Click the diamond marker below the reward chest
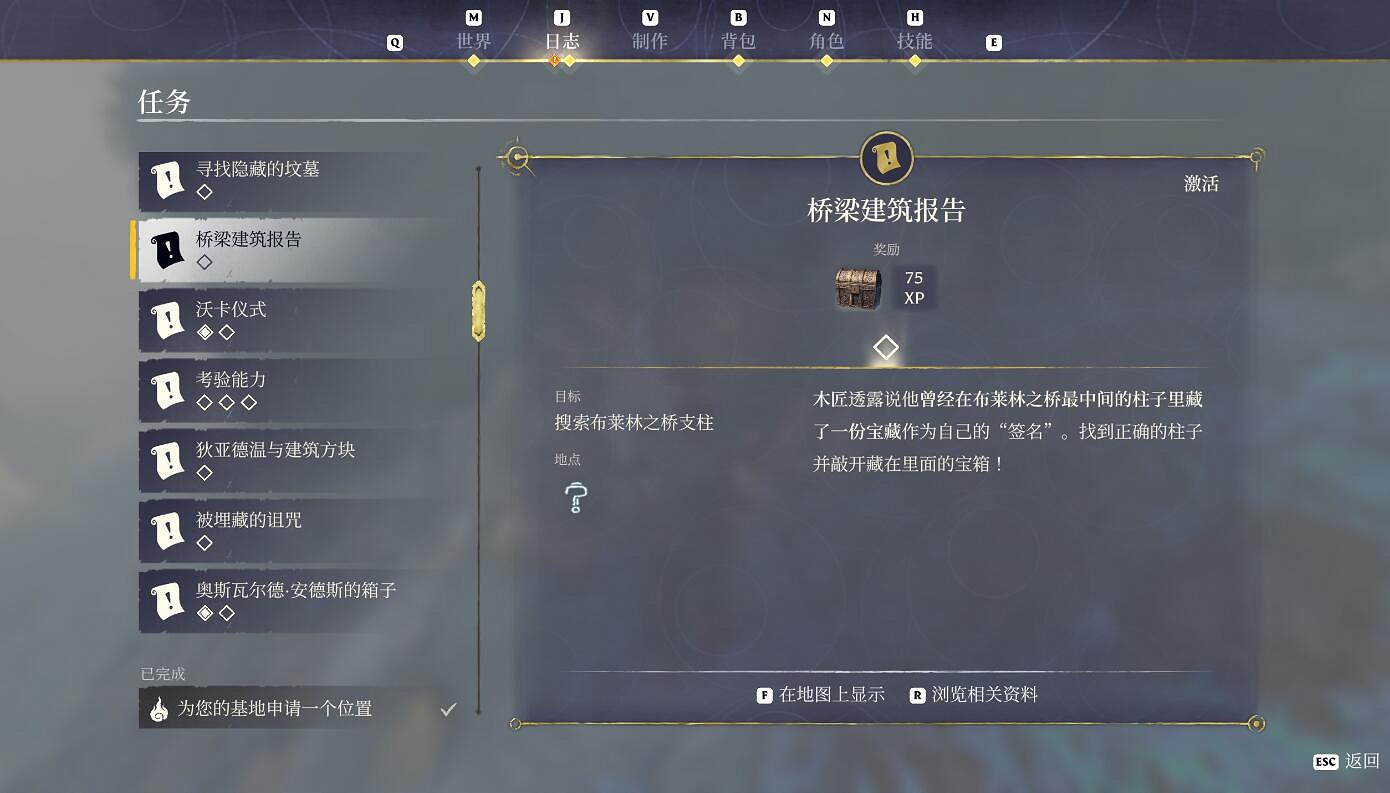Viewport: 1390px width, 793px height. click(x=885, y=346)
